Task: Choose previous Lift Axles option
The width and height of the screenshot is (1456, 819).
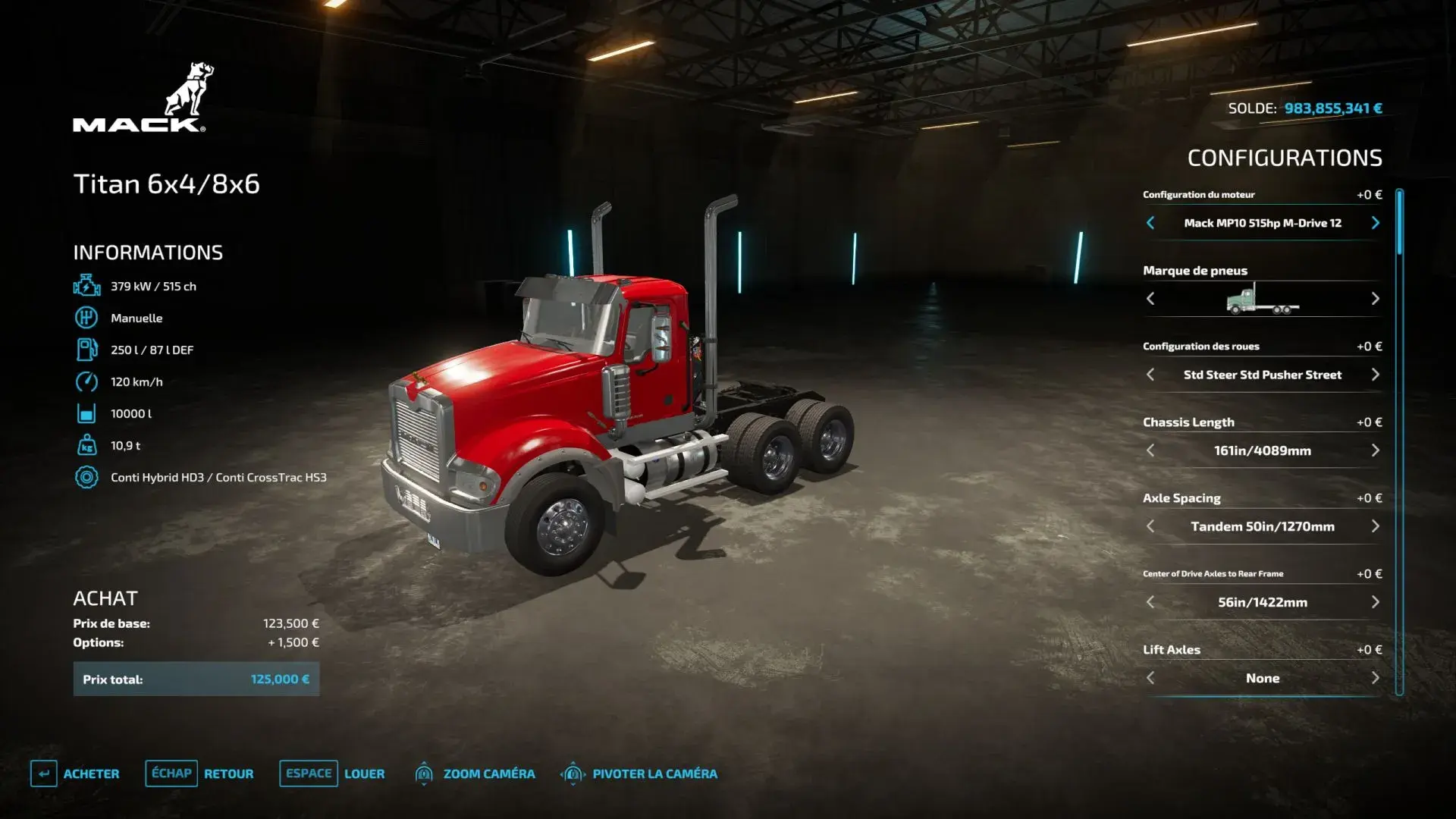Action: (1150, 678)
